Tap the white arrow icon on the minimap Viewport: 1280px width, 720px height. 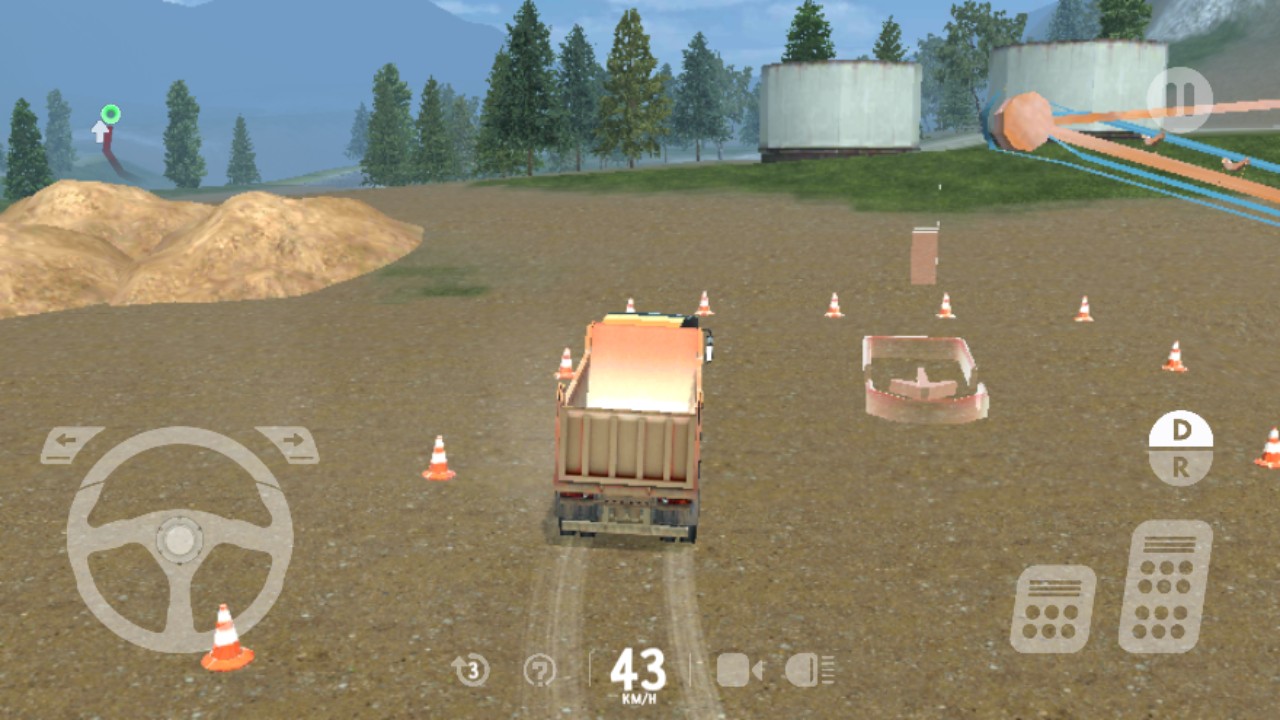coord(99,130)
